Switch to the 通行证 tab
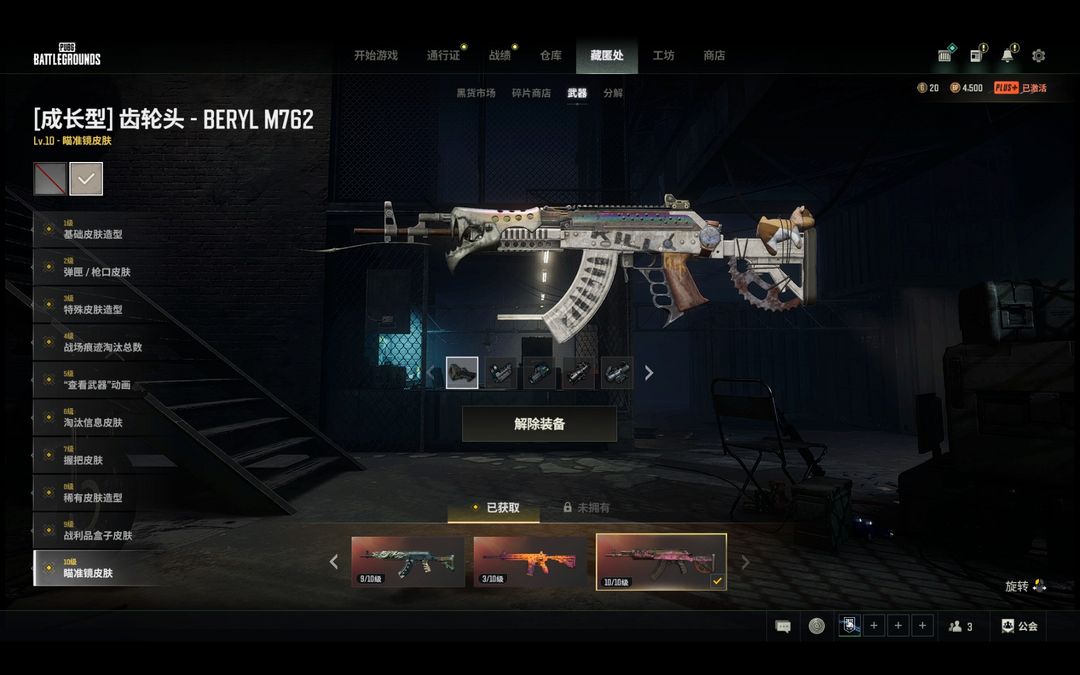The width and height of the screenshot is (1080, 675). coord(443,56)
